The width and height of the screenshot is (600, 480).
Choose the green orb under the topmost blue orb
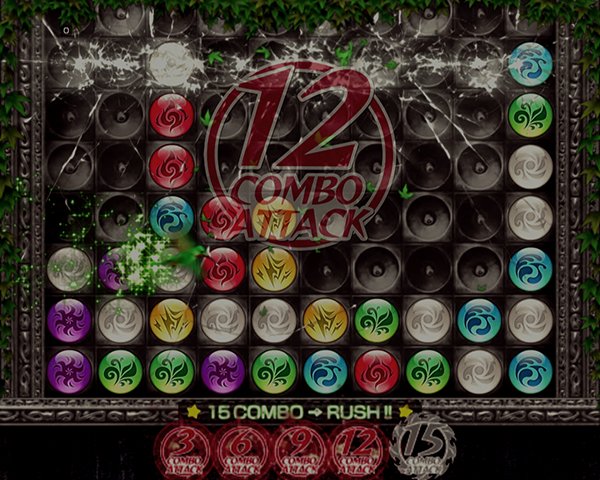(x=530, y=115)
